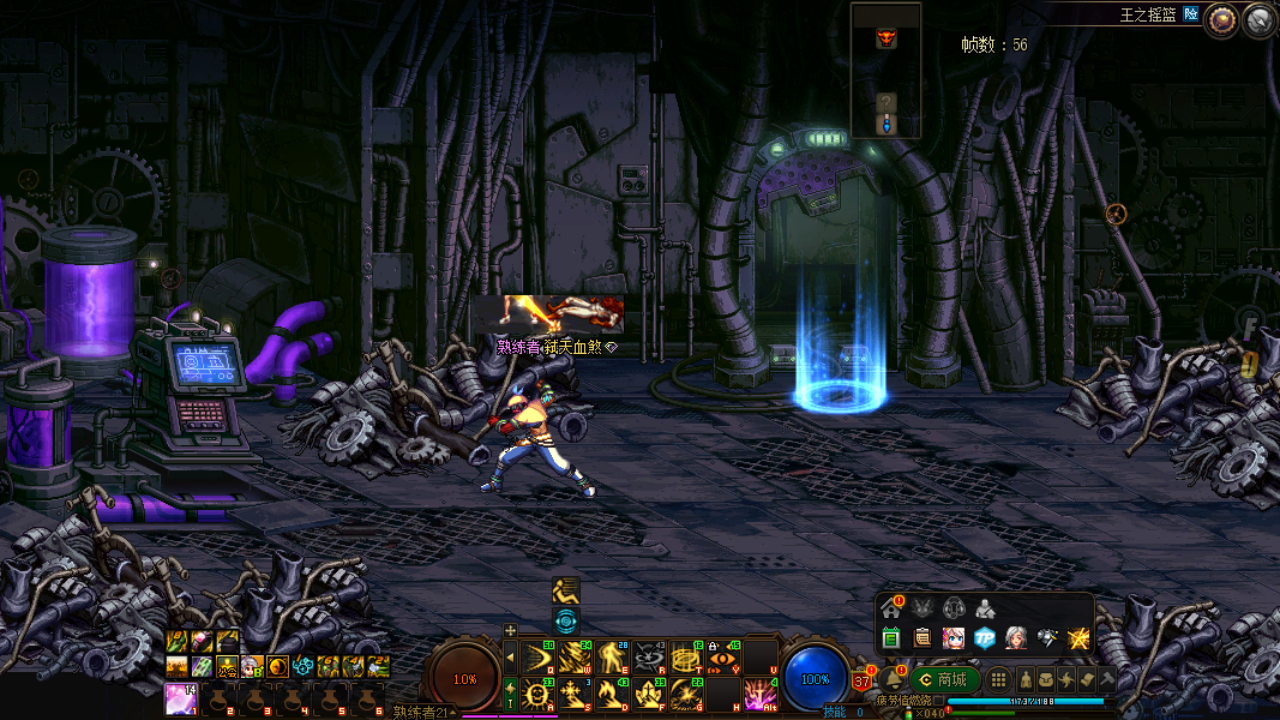Open the house icon with red alert
1280x720 pixels.
(x=891, y=608)
